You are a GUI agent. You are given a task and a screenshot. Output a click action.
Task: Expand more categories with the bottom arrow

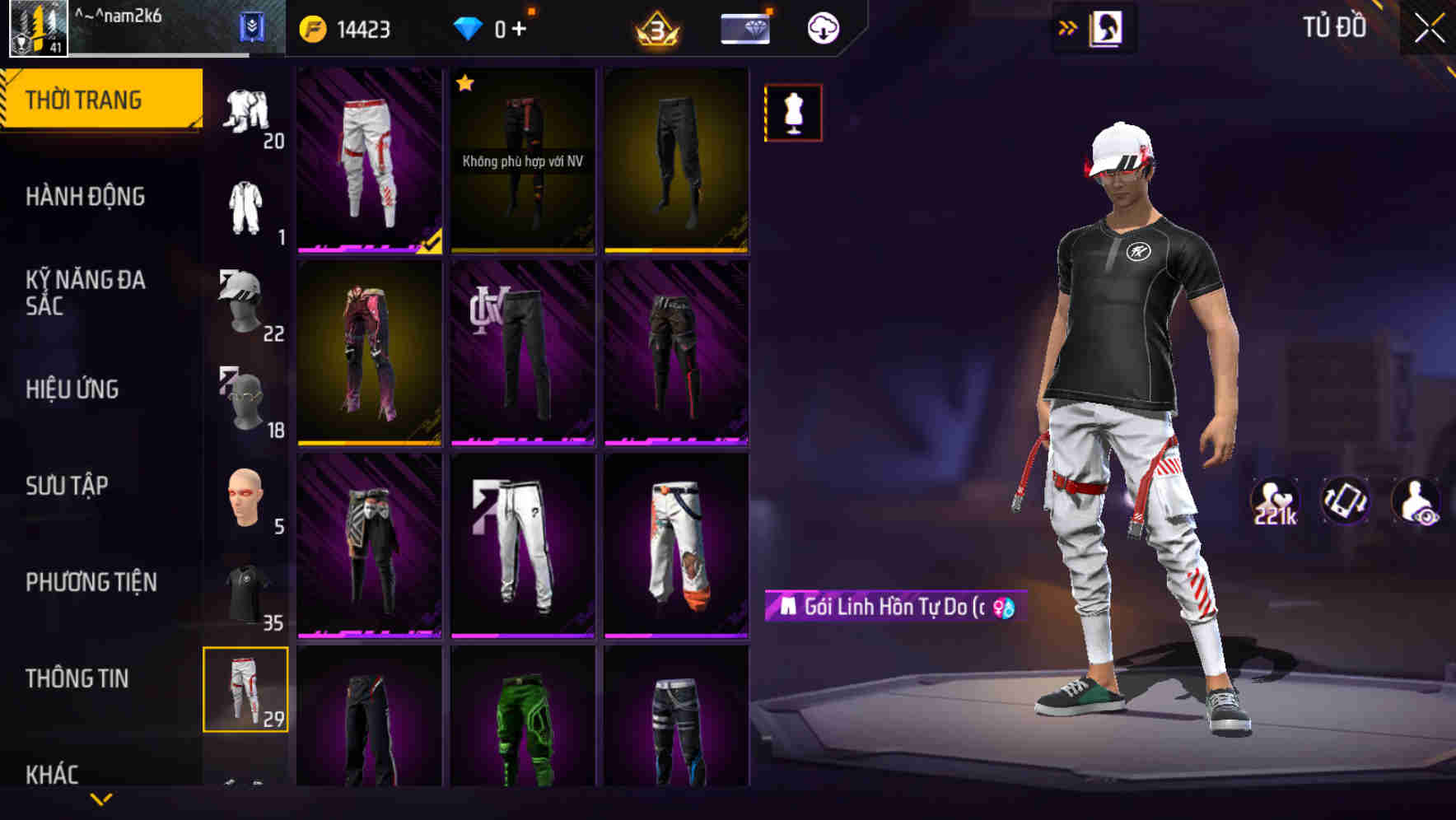[101, 800]
